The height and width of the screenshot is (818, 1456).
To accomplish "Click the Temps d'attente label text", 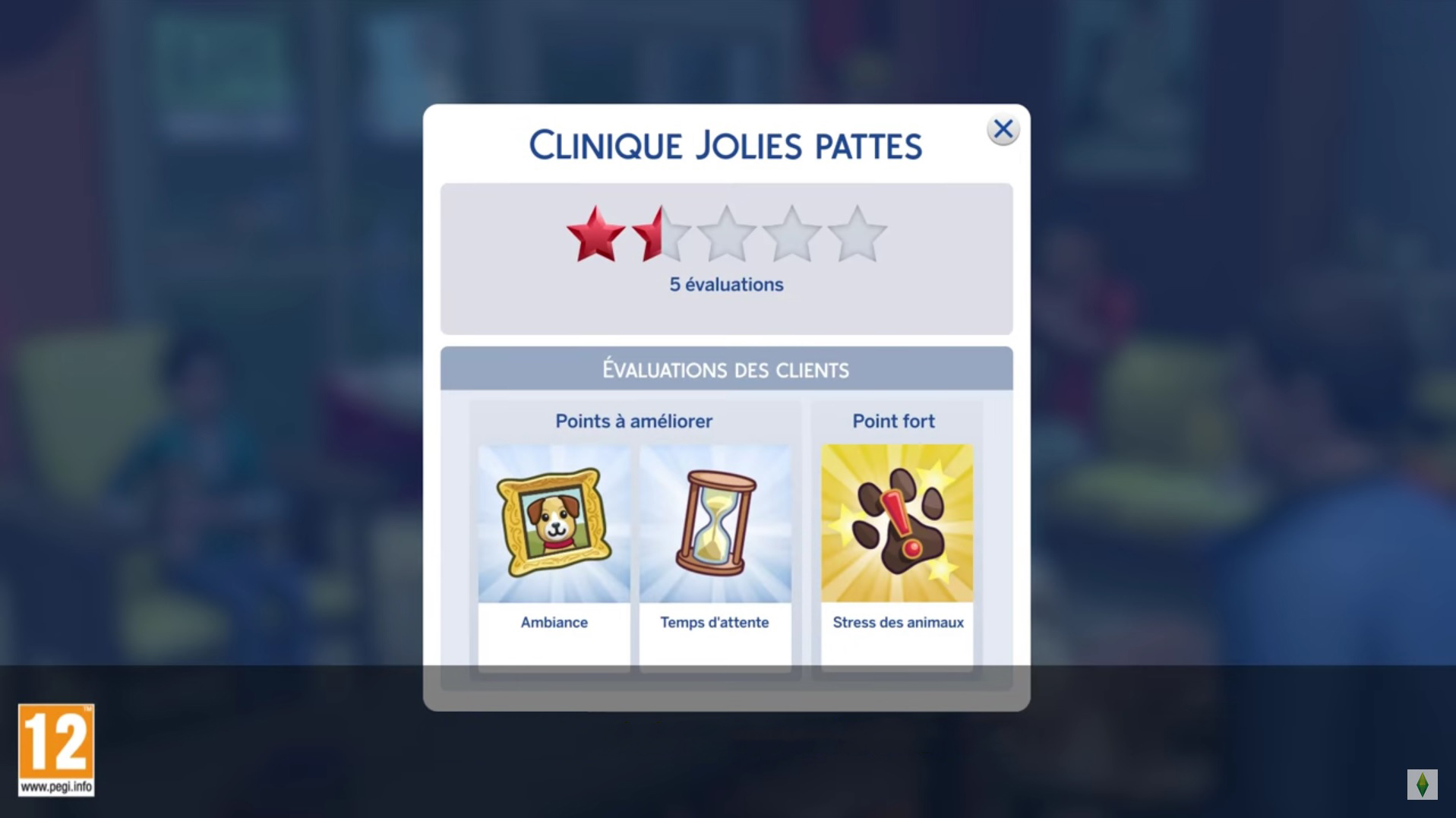I will click(715, 622).
